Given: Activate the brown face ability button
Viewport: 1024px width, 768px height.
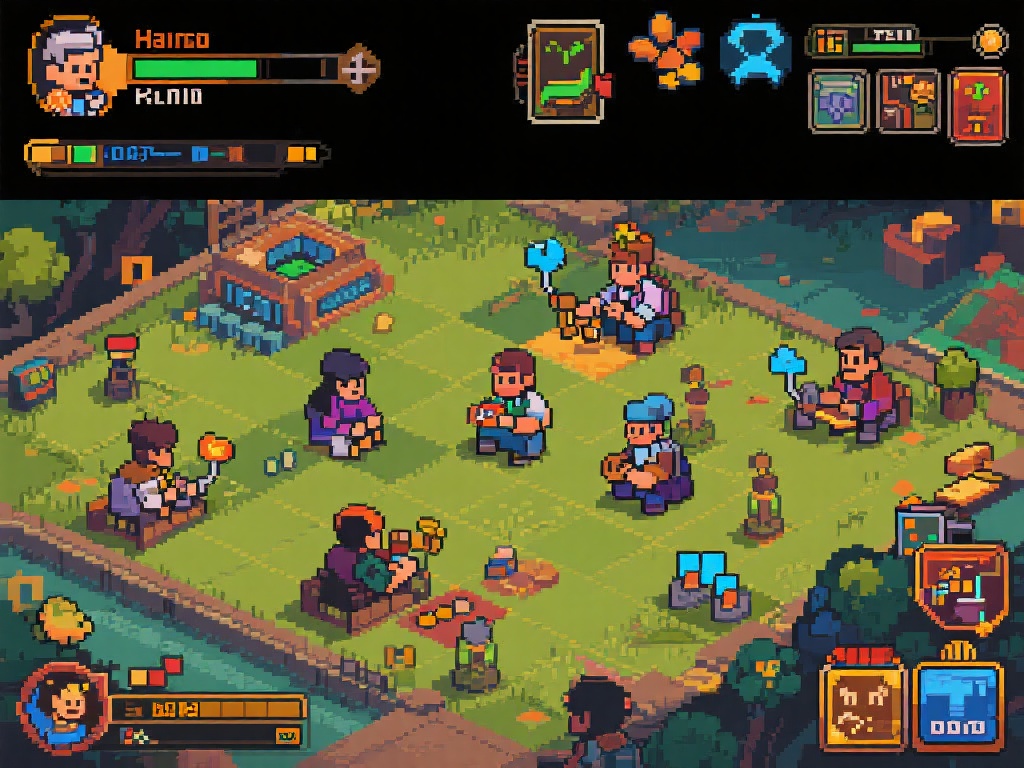Looking at the screenshot, I should 860,706.
